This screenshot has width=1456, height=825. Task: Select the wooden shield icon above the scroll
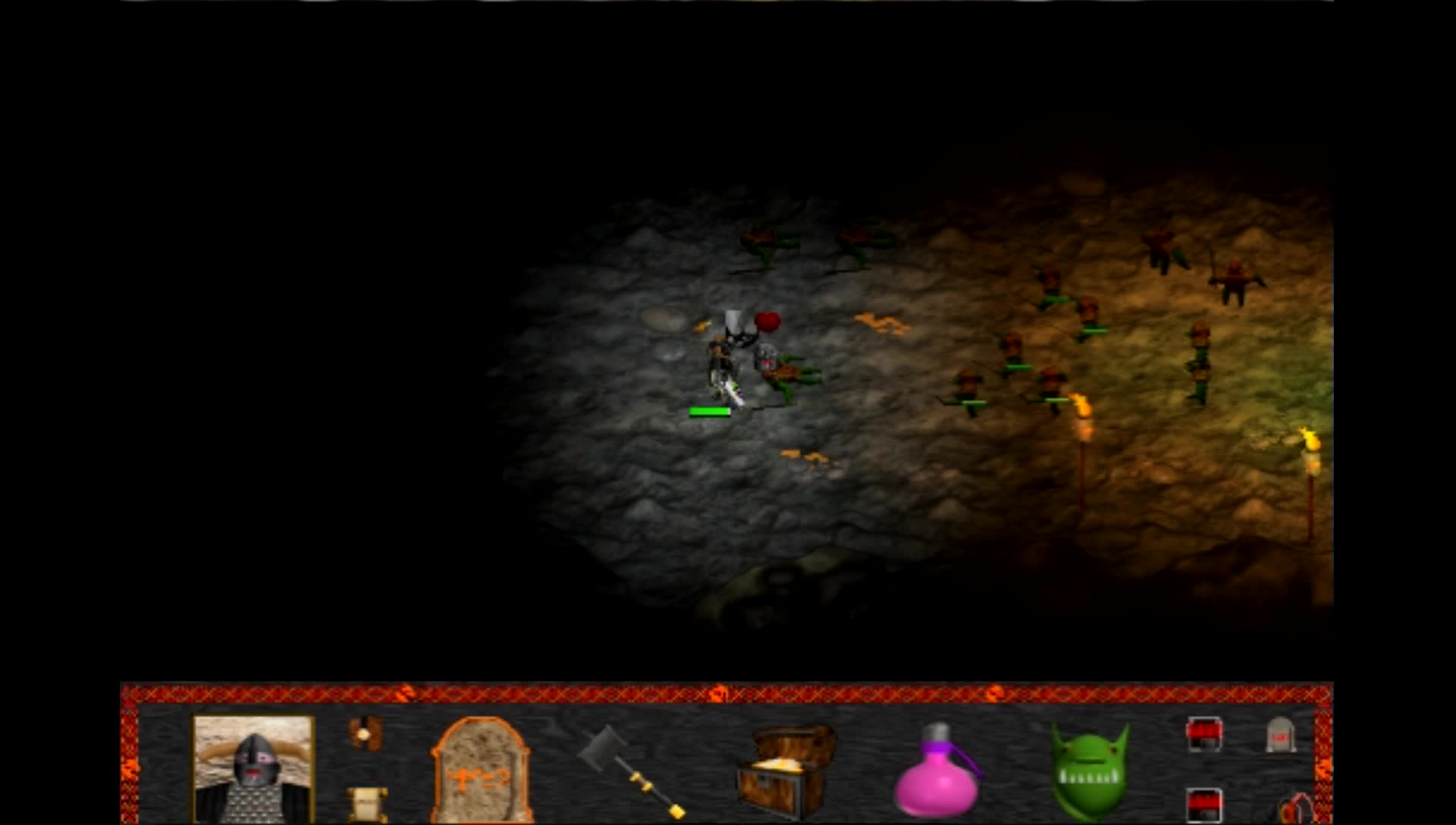pos(366,734)
